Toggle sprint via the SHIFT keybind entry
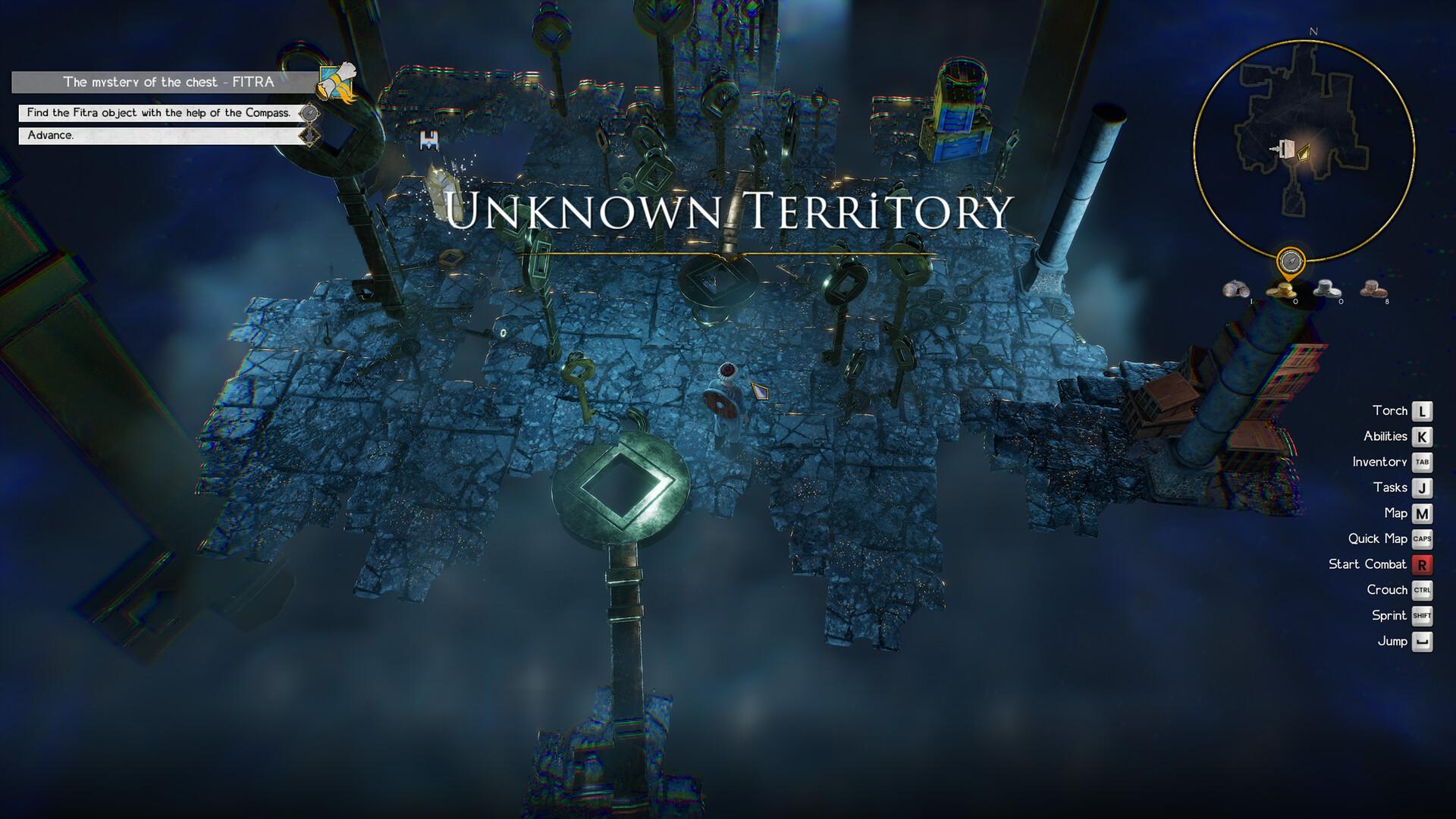This screenshot has width=1456, height=819. [1423, 616]
